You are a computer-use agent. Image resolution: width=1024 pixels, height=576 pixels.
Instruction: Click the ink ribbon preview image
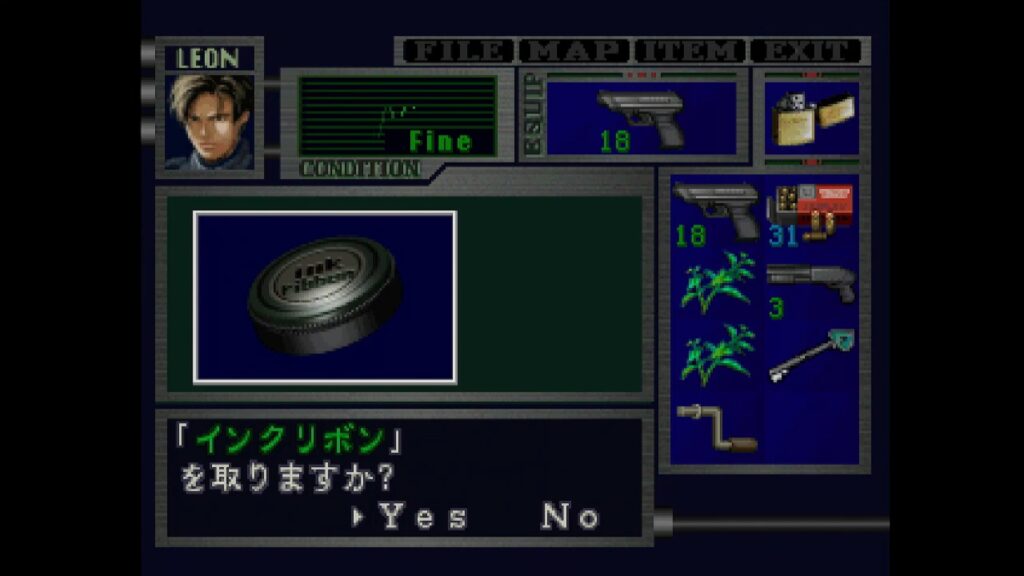[x=325, y=297]
